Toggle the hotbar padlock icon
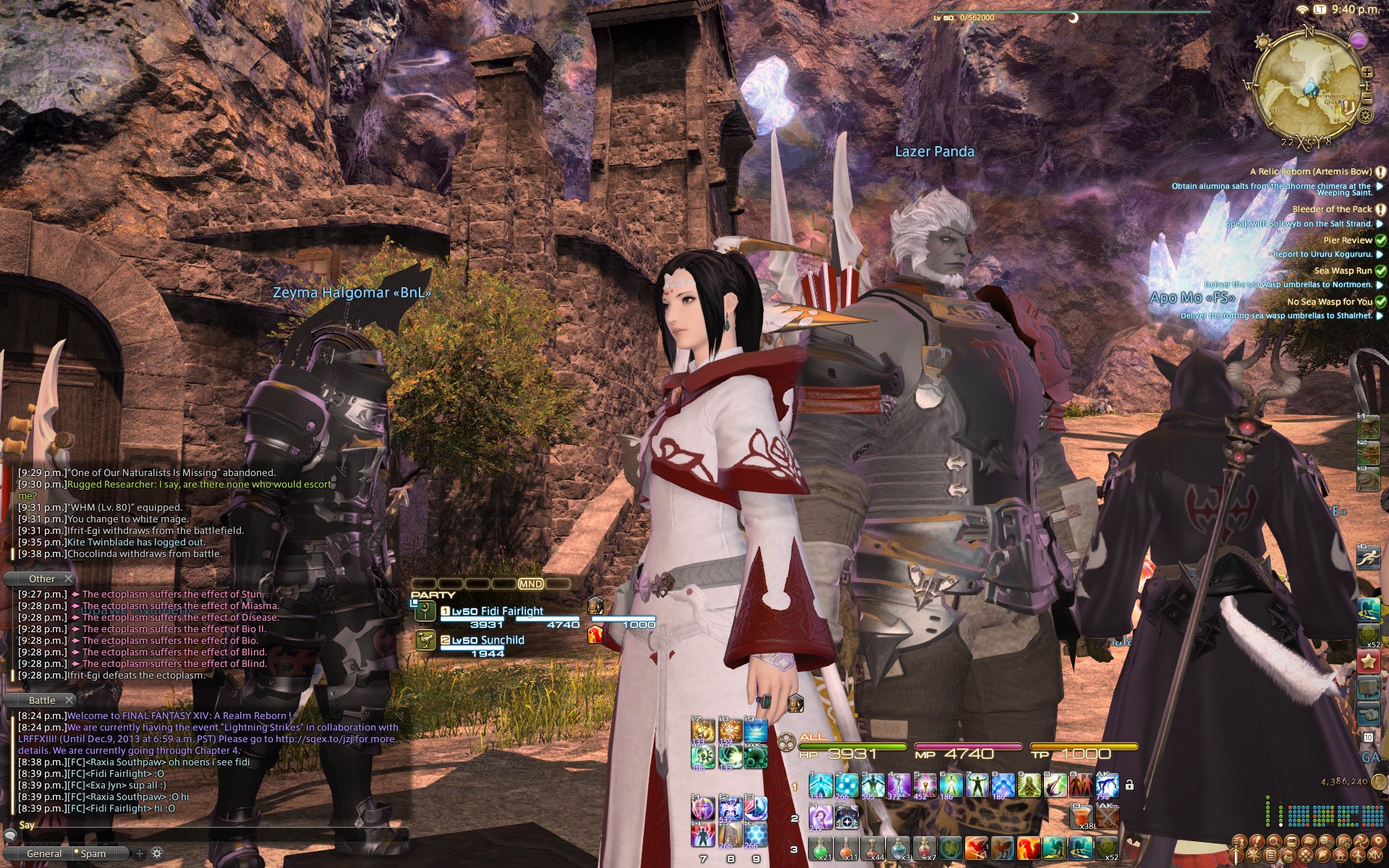 [x=1129, y=785]
